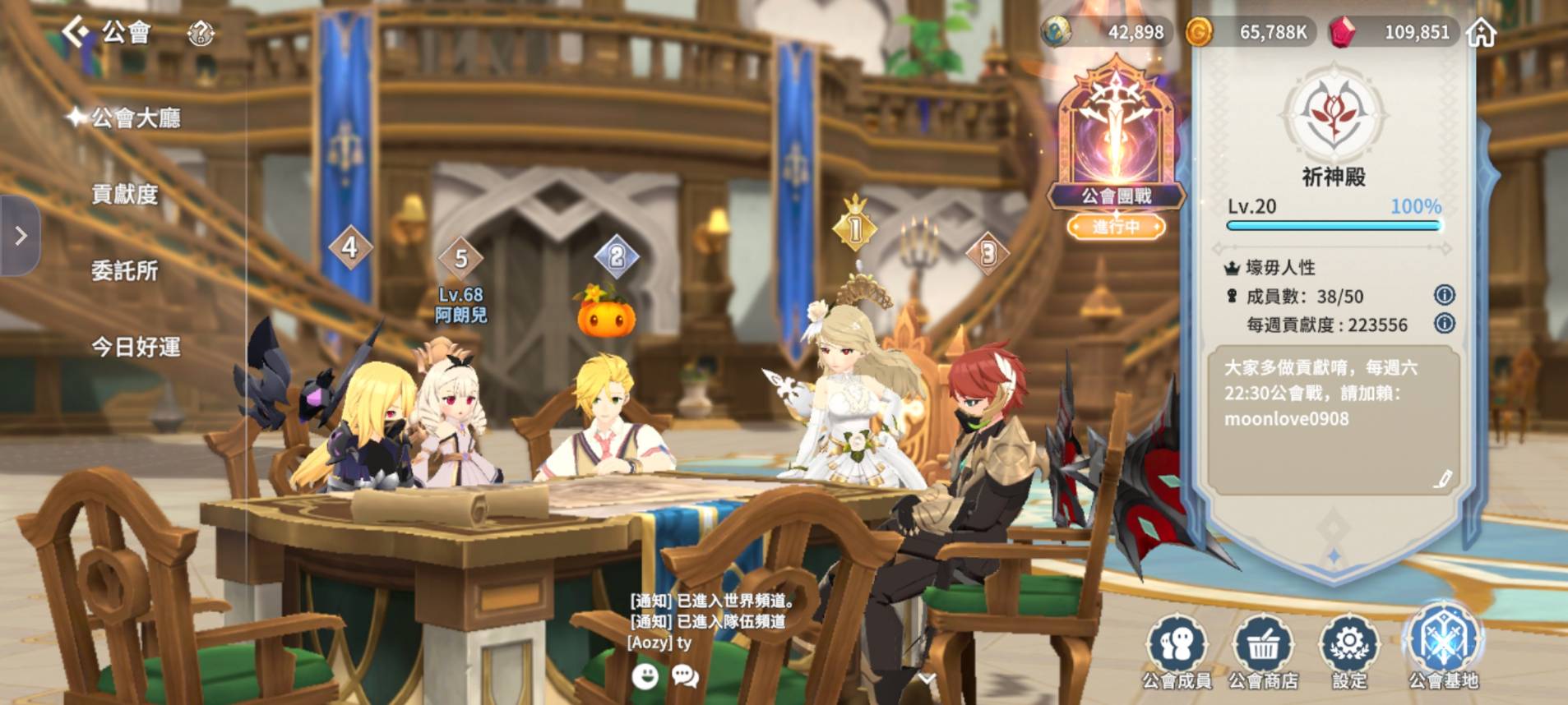This screenshot has width=1568, height=705.
Task: Edit the guild announcement with the pencil icon
Action: tap(1442, 479)
